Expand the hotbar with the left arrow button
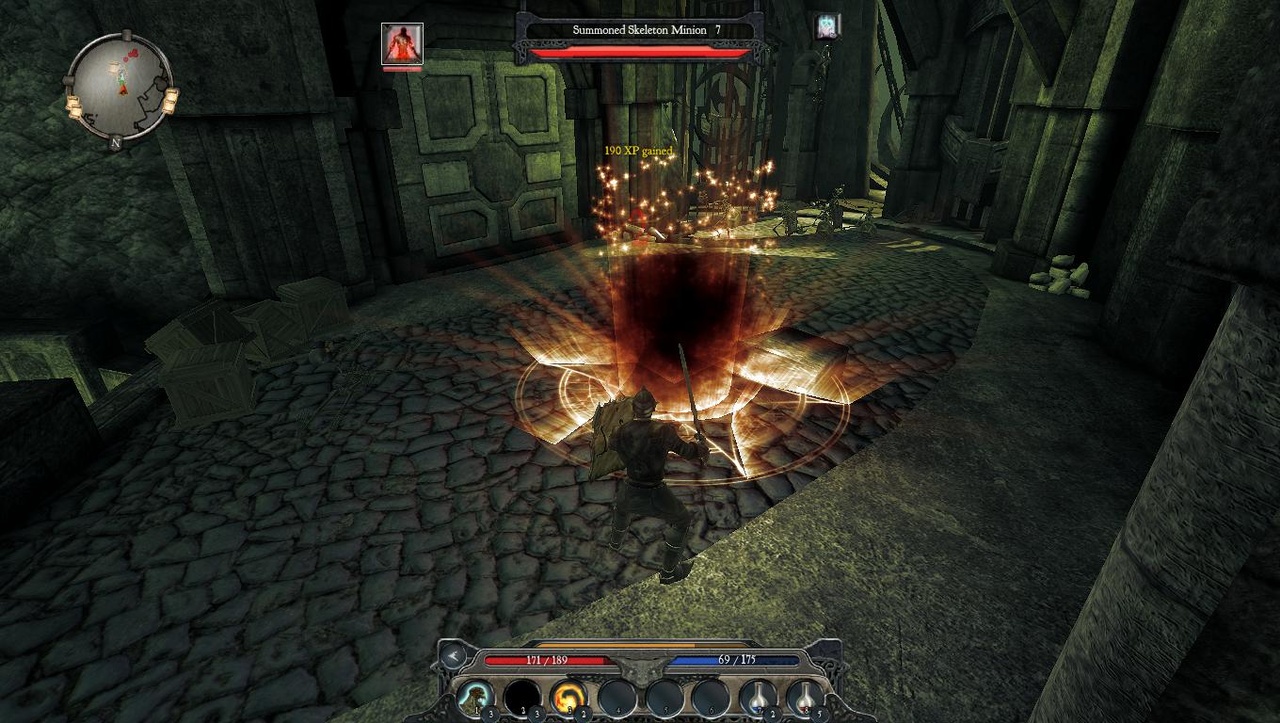 (452, 658)
